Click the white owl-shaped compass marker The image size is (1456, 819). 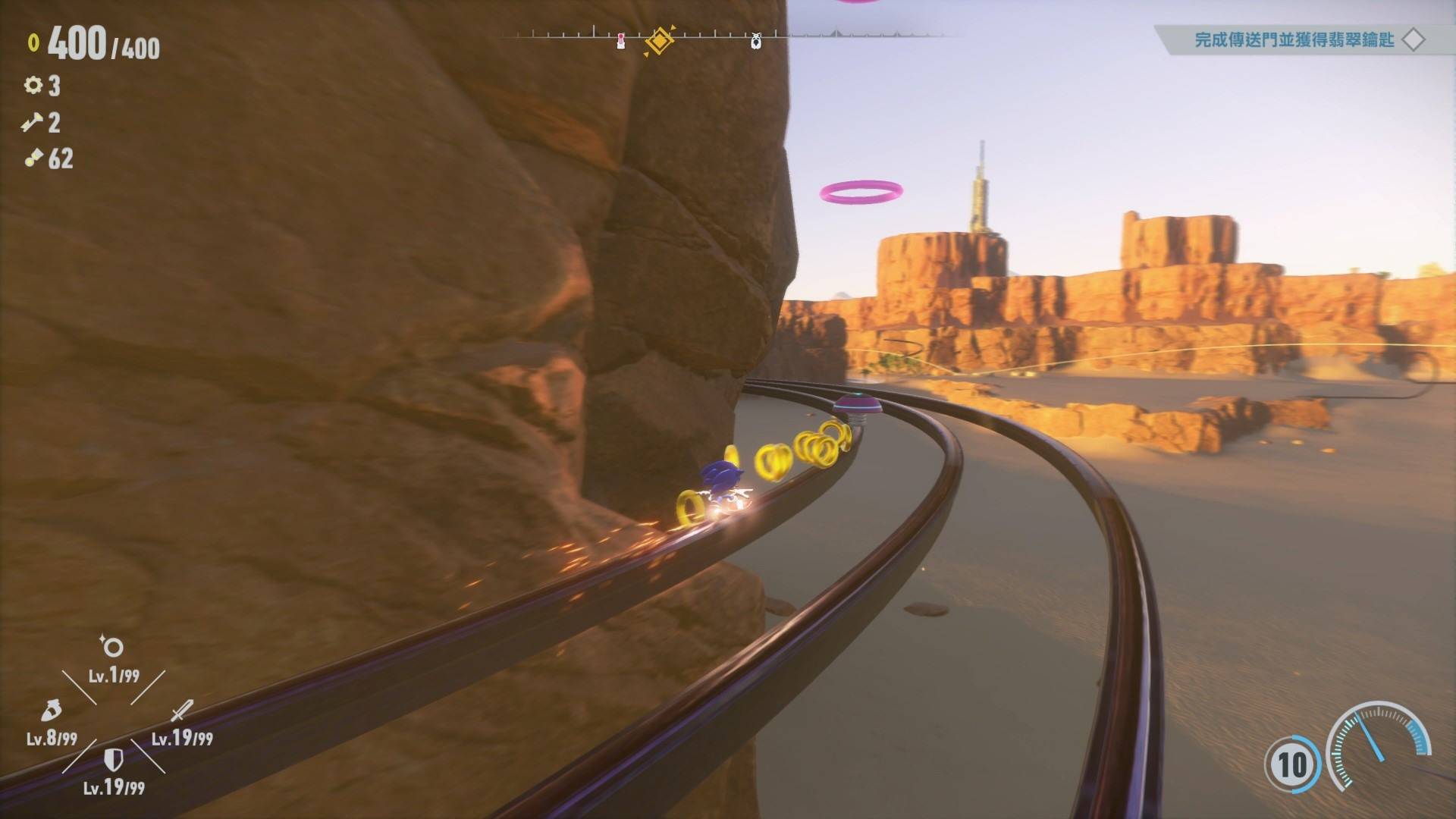tap(755, 41)
